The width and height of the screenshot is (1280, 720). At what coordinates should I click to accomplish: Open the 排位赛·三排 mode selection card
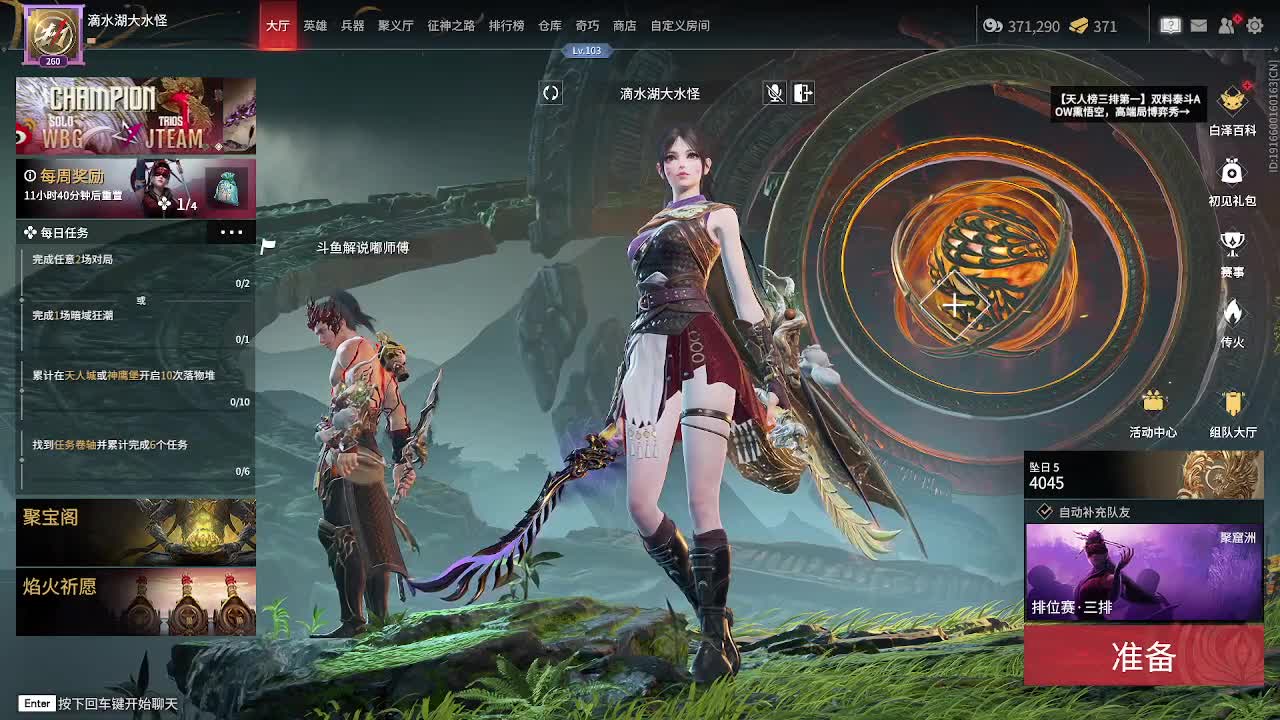[1143, 570]
